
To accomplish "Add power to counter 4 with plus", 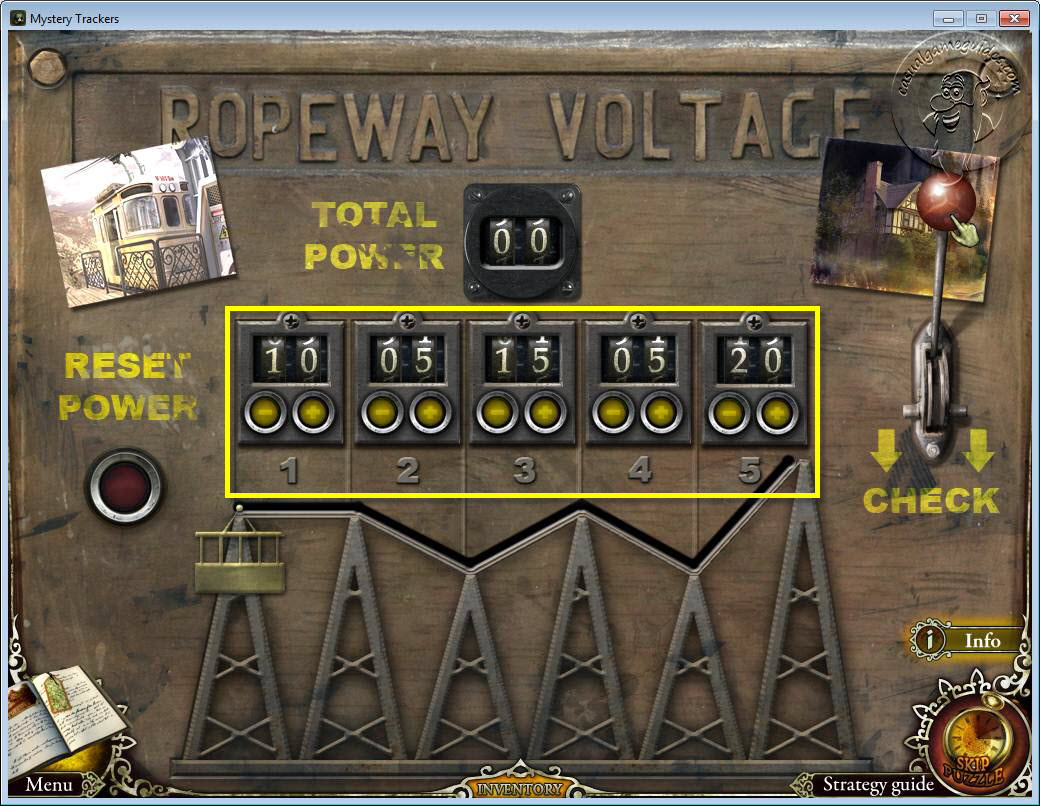I will coord(661,412).
